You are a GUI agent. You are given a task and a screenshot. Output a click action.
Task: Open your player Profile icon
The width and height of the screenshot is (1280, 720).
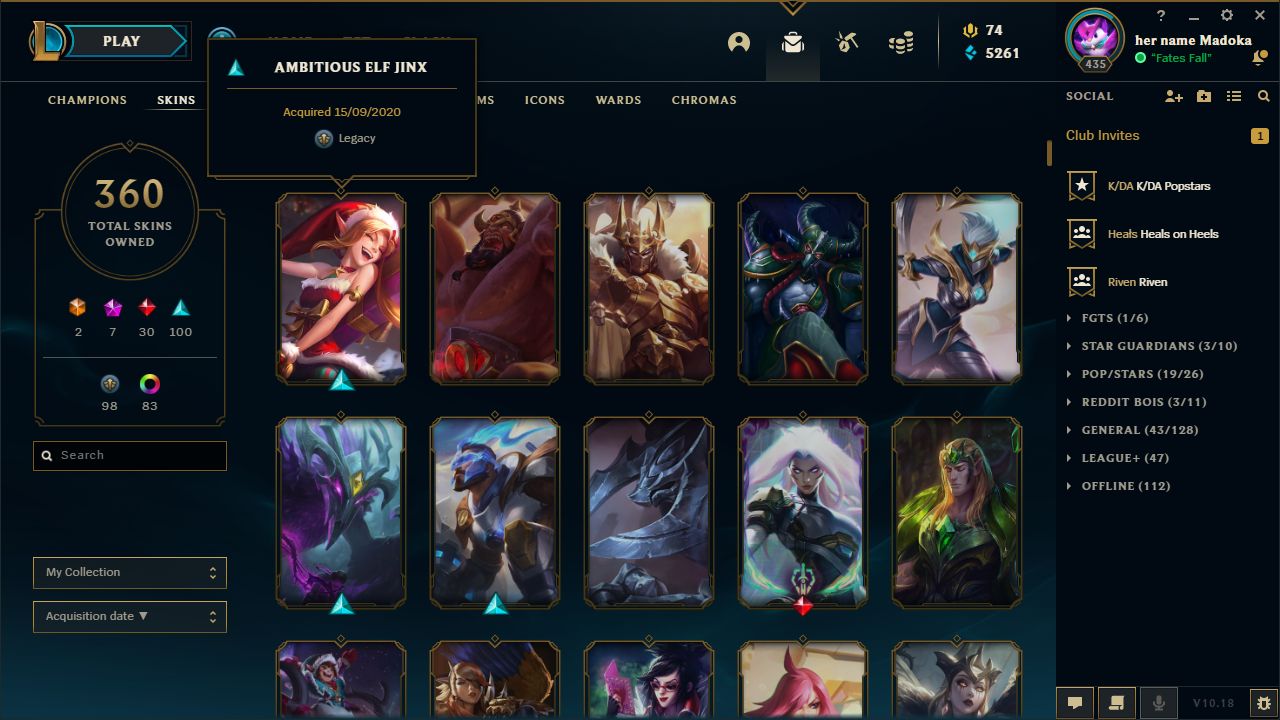(x=738, y=44)
